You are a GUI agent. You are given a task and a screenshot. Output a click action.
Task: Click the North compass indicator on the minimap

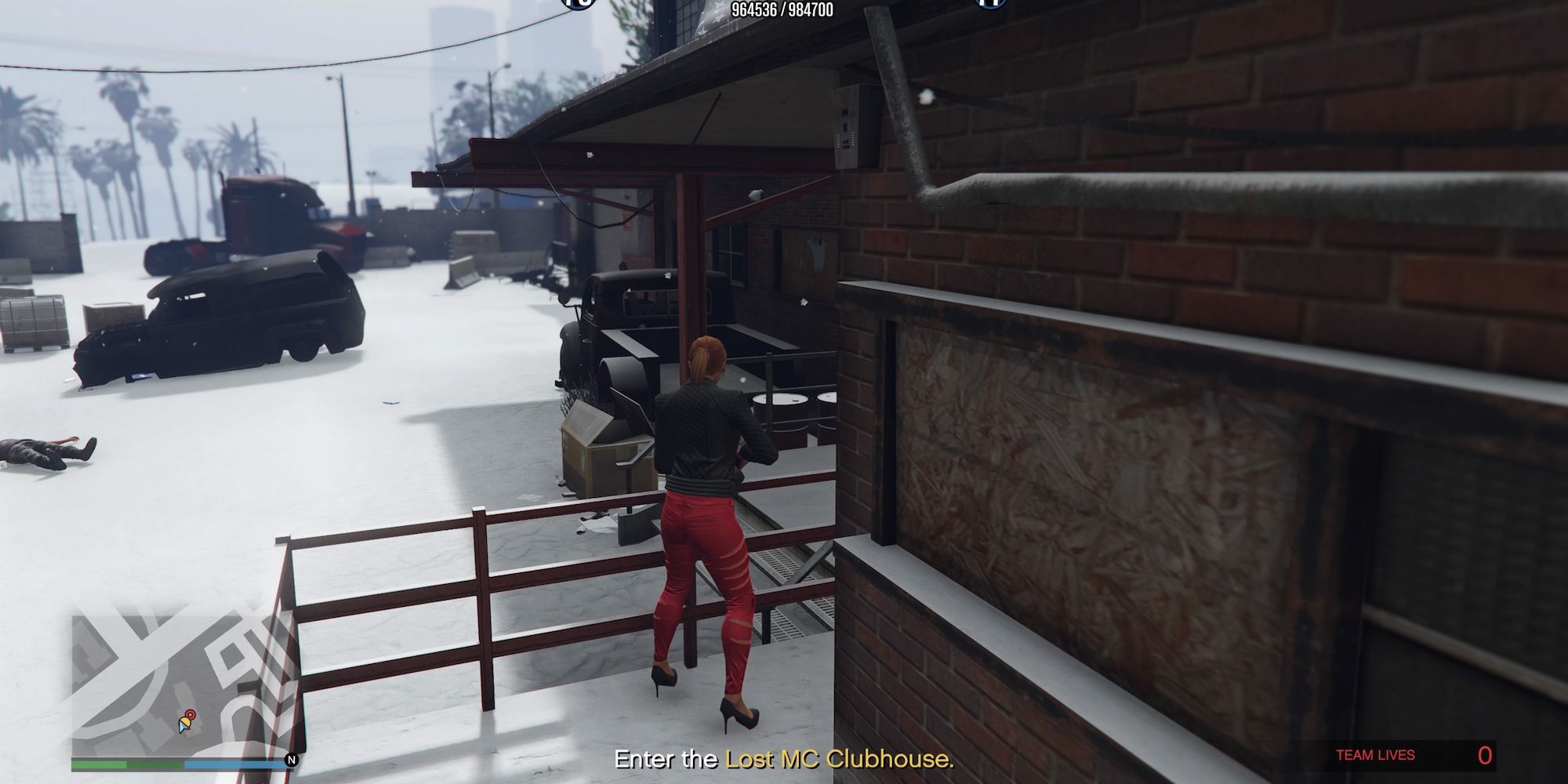291,760
